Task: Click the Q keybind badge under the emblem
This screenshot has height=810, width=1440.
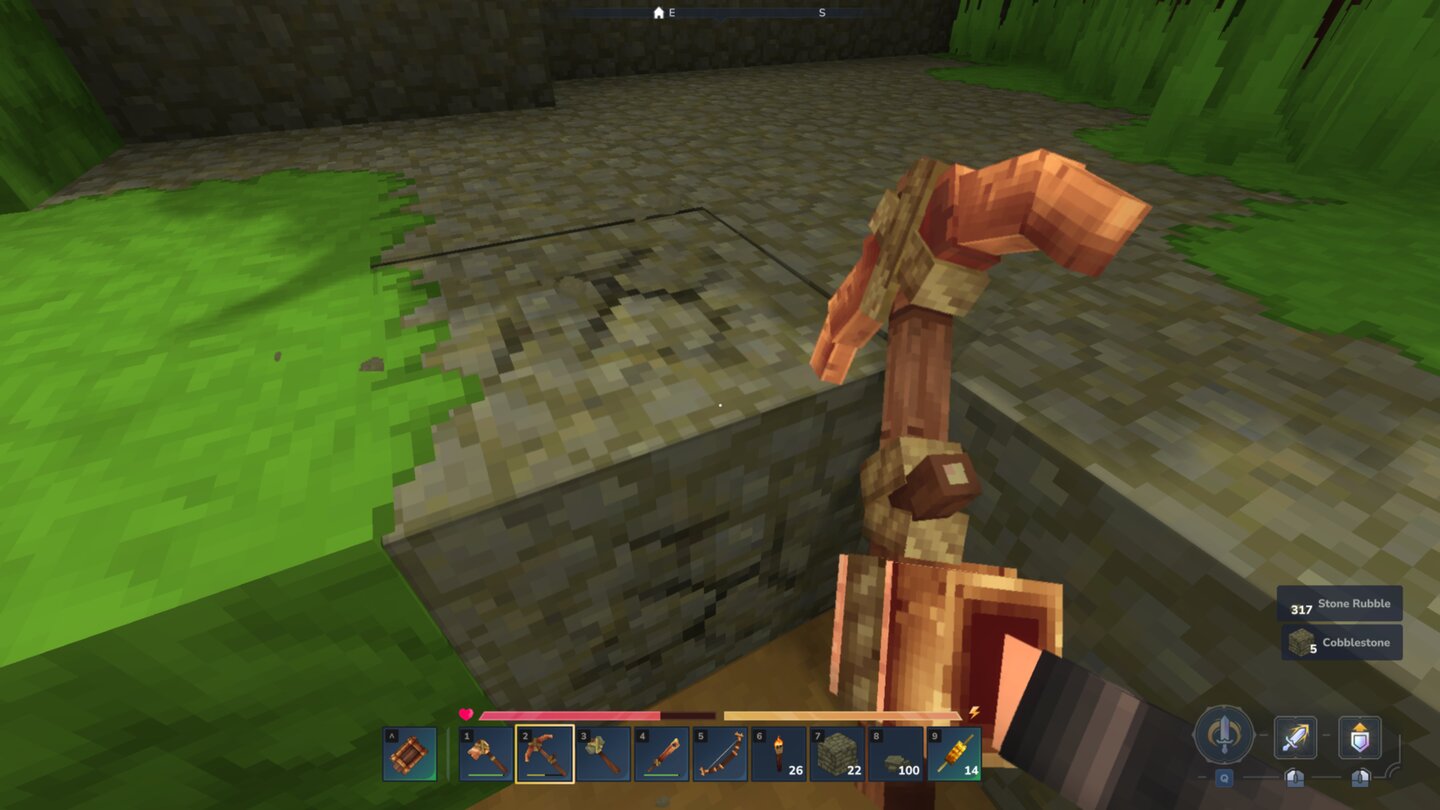Action: click(x=1224, y=778)
